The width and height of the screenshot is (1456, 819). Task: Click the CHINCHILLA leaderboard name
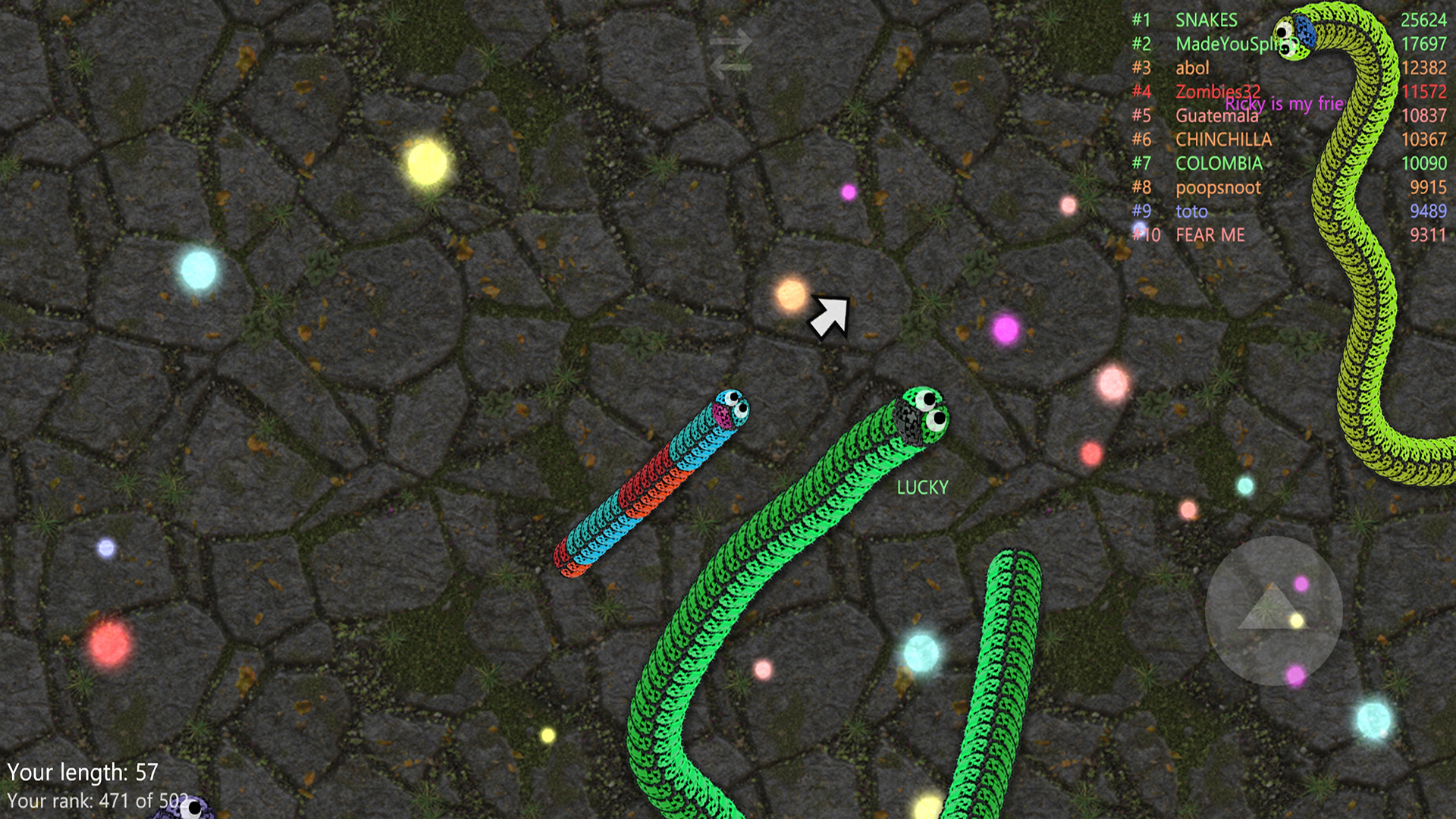click(x=1224, y=140)
